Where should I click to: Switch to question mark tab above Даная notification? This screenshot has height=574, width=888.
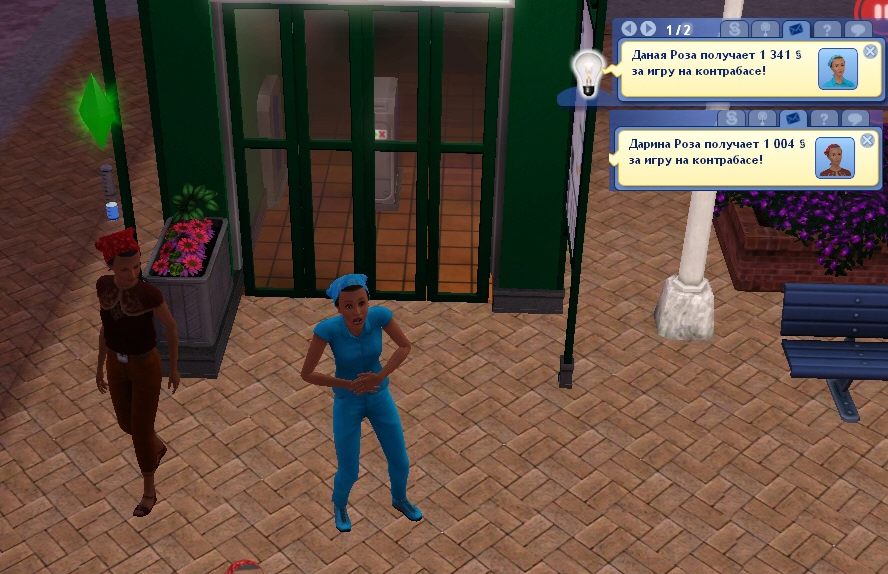click(x=825, y=30)
